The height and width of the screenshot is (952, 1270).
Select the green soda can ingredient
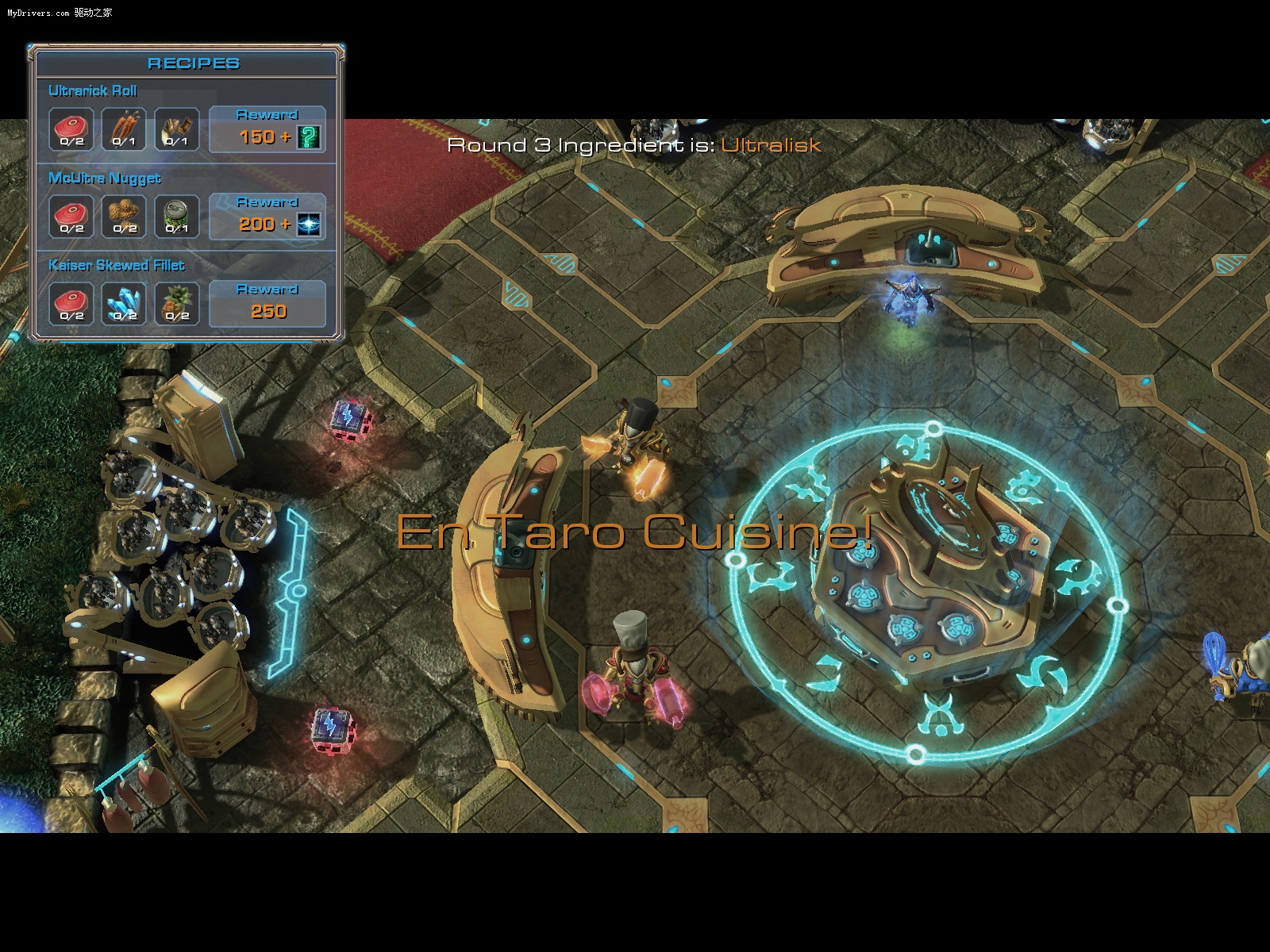[x=176, y=217]
